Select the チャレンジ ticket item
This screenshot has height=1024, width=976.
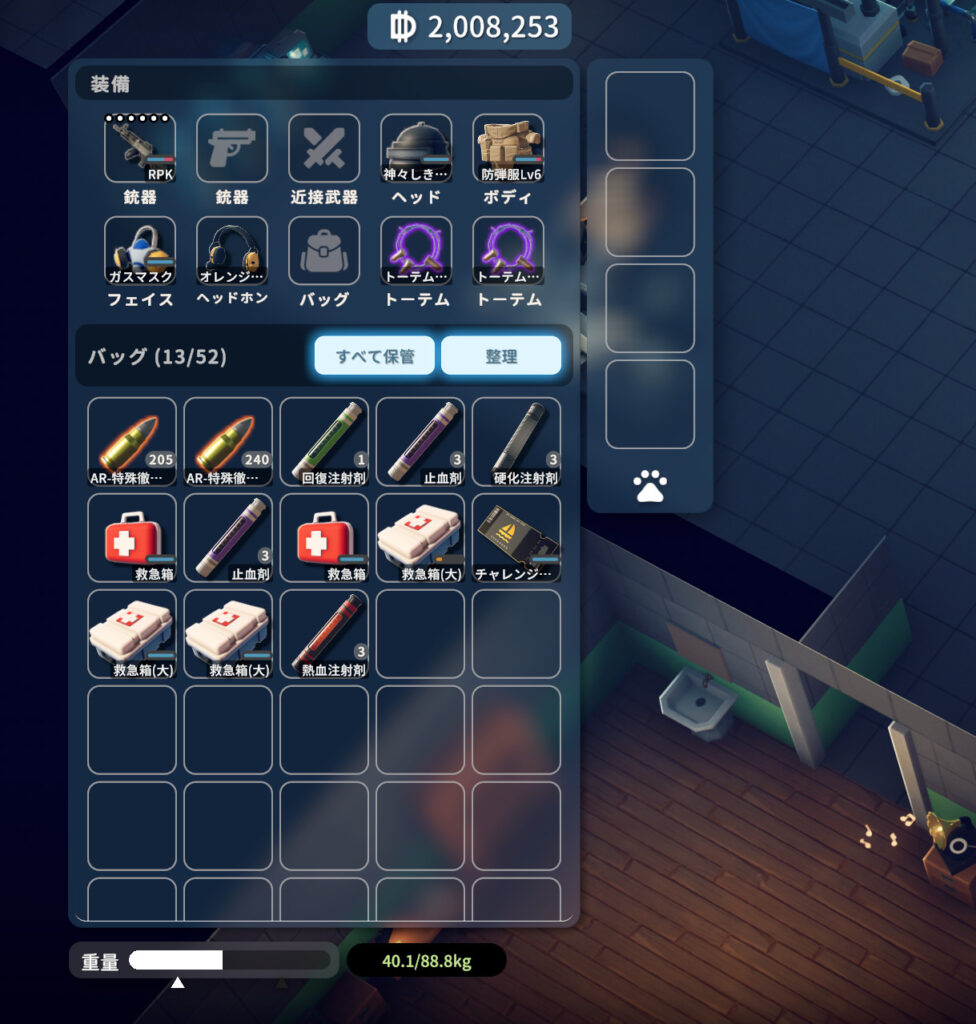(x=516, y=537)
